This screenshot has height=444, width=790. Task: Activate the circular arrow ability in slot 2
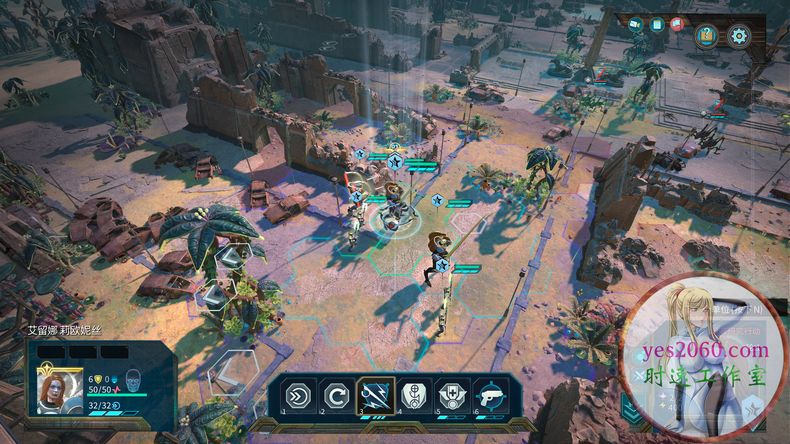point(337,395)
